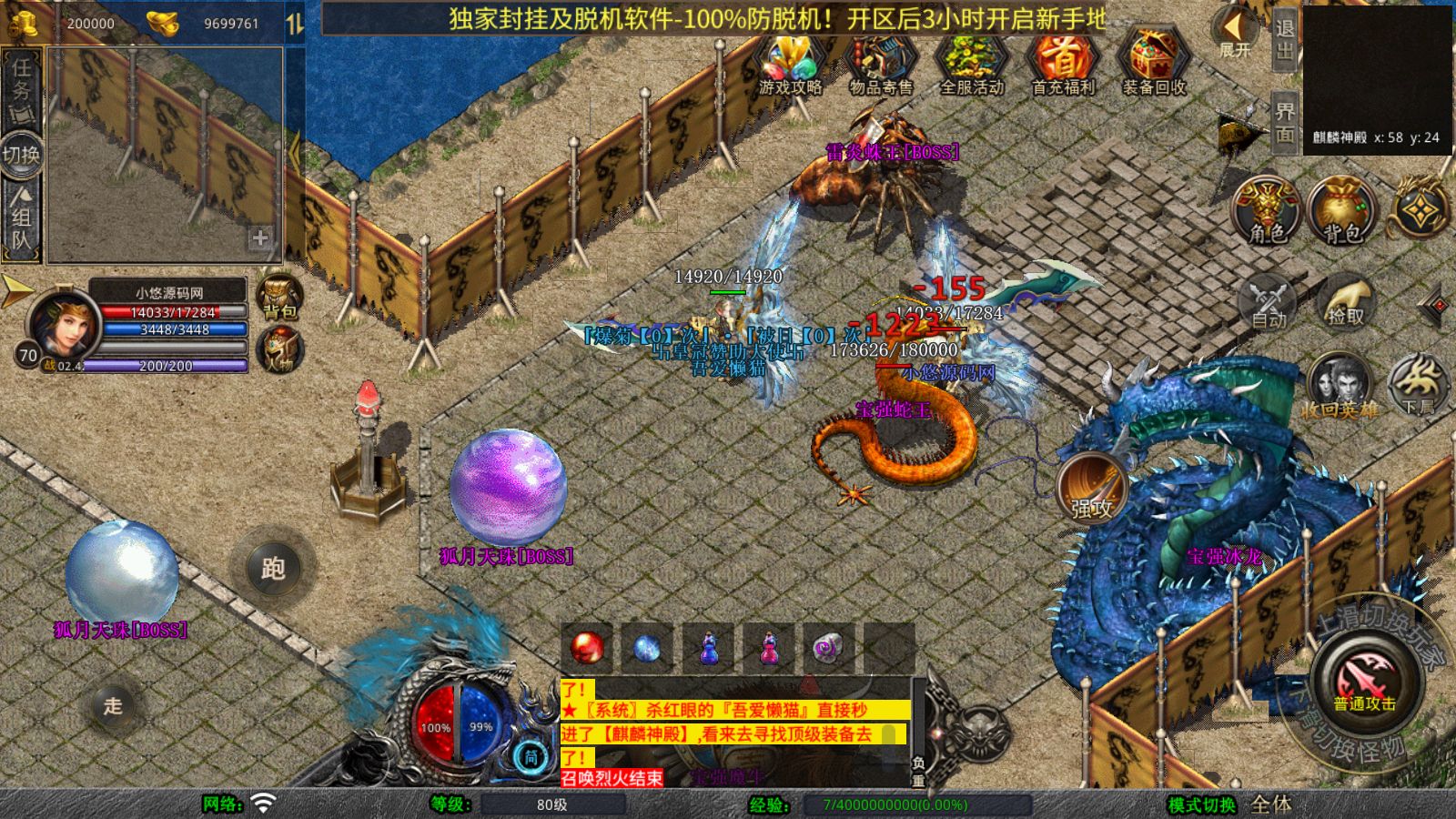
Task: Activate the 强攻 strong attack skill
Action: coord(1092,489)
